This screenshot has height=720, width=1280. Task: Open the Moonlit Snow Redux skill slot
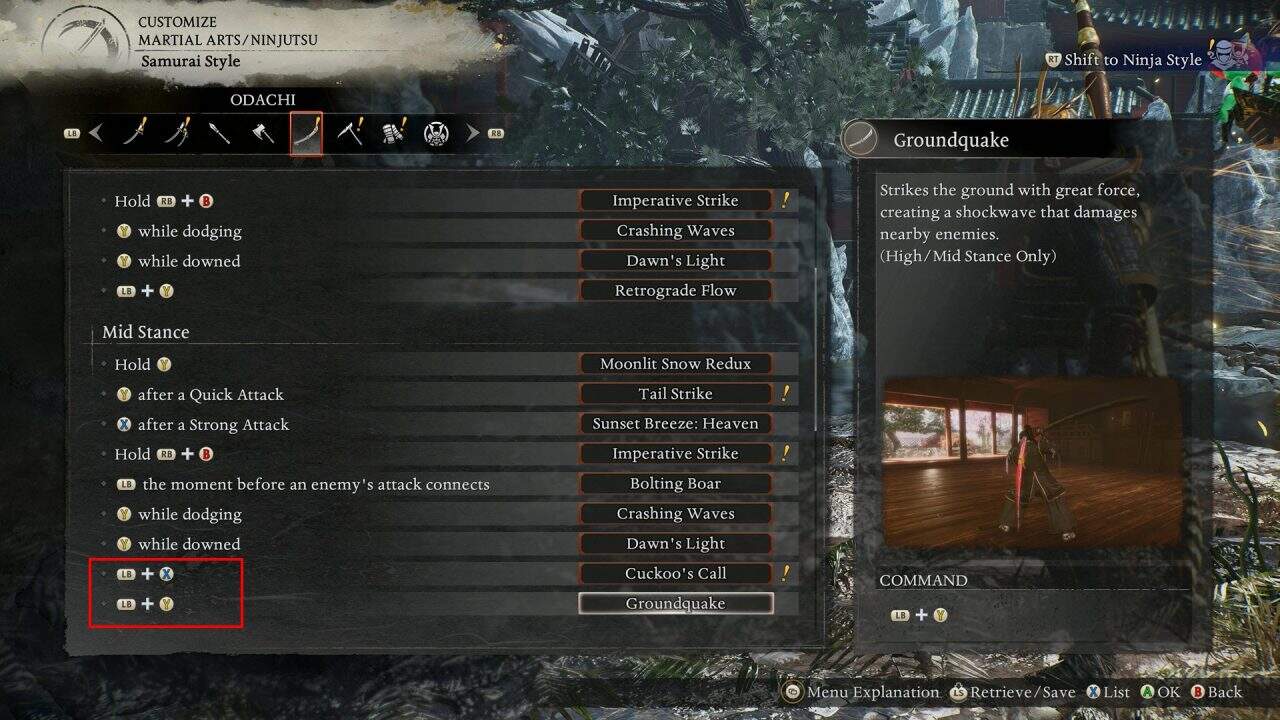click(x=675, y=363)
